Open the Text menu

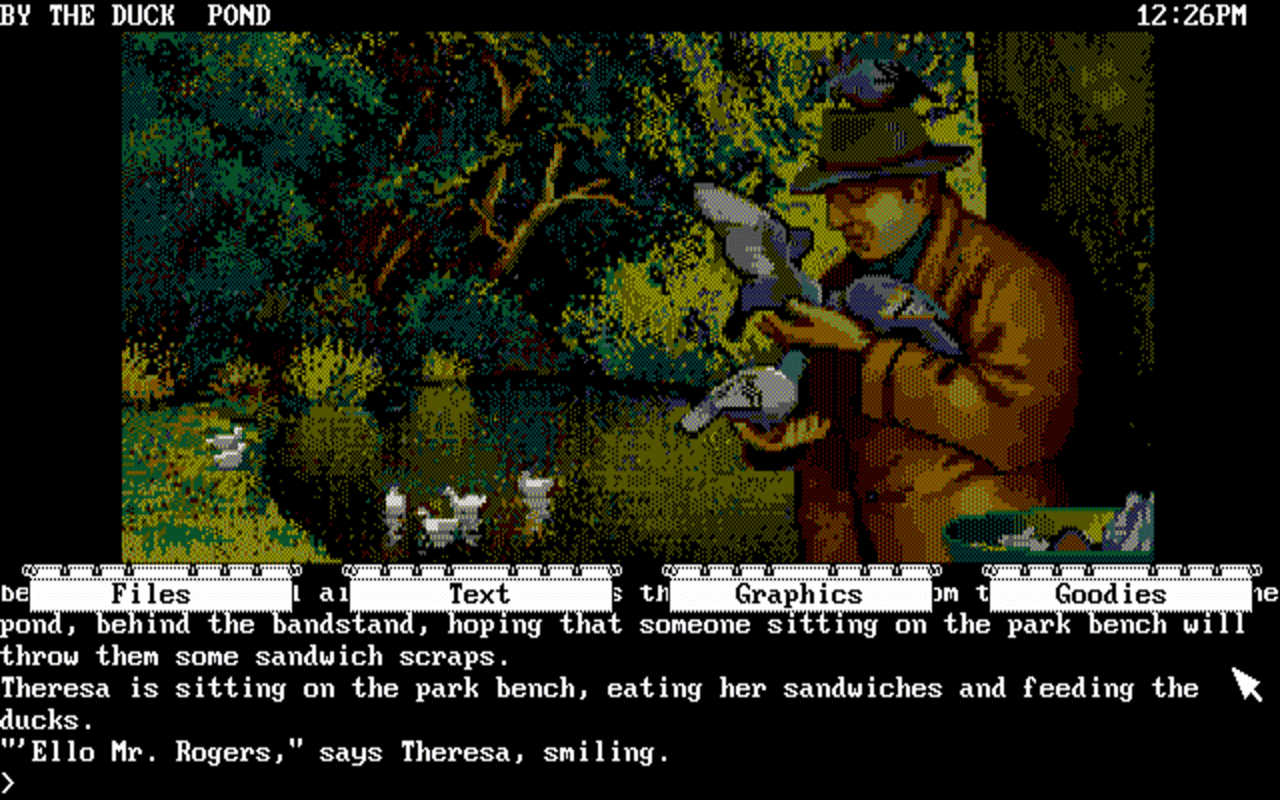[480, 594]
